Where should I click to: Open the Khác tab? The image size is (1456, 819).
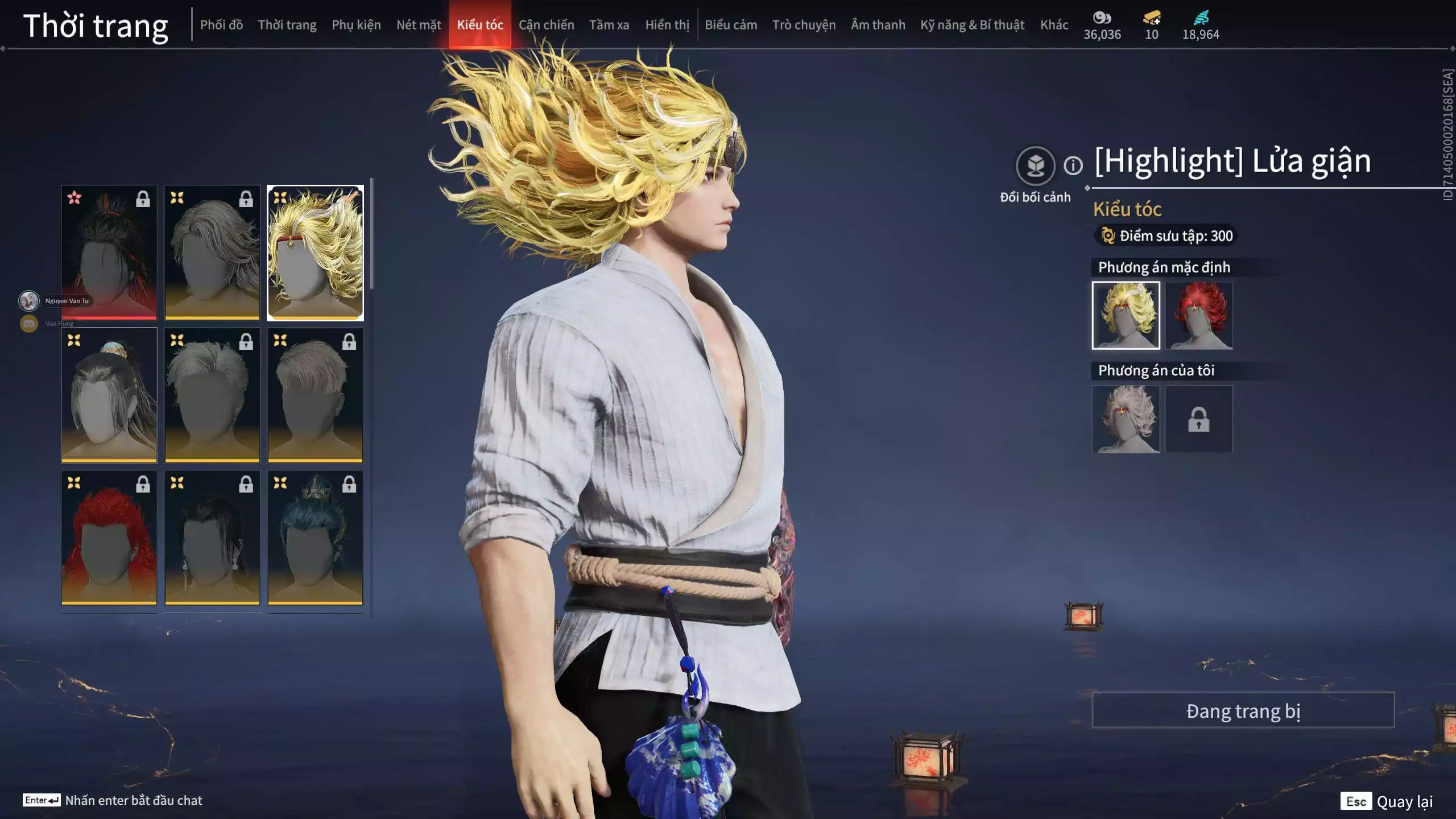point(1054,25)
